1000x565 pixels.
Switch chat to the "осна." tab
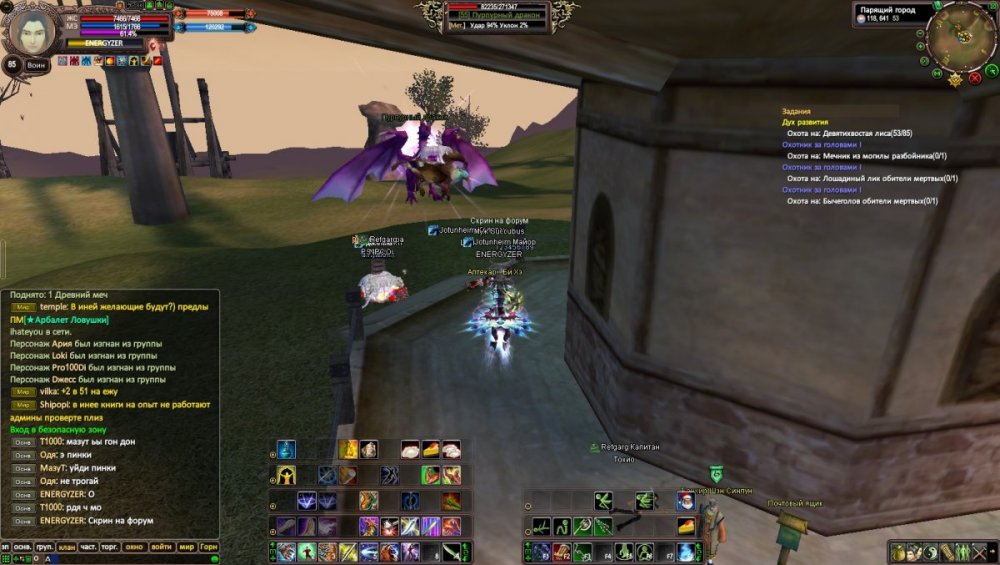23,547
